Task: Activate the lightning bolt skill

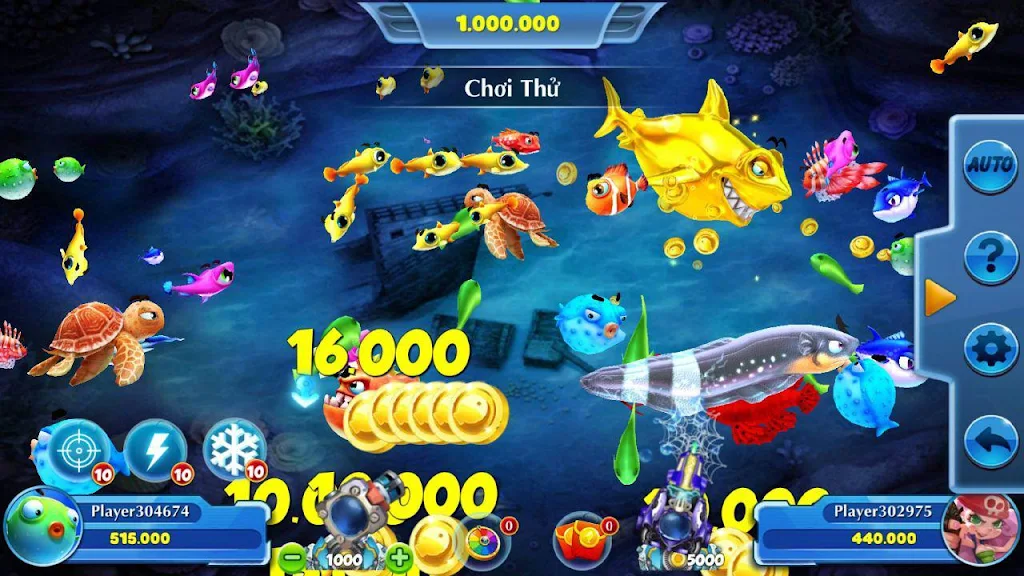Action: (x=156, y=451)
